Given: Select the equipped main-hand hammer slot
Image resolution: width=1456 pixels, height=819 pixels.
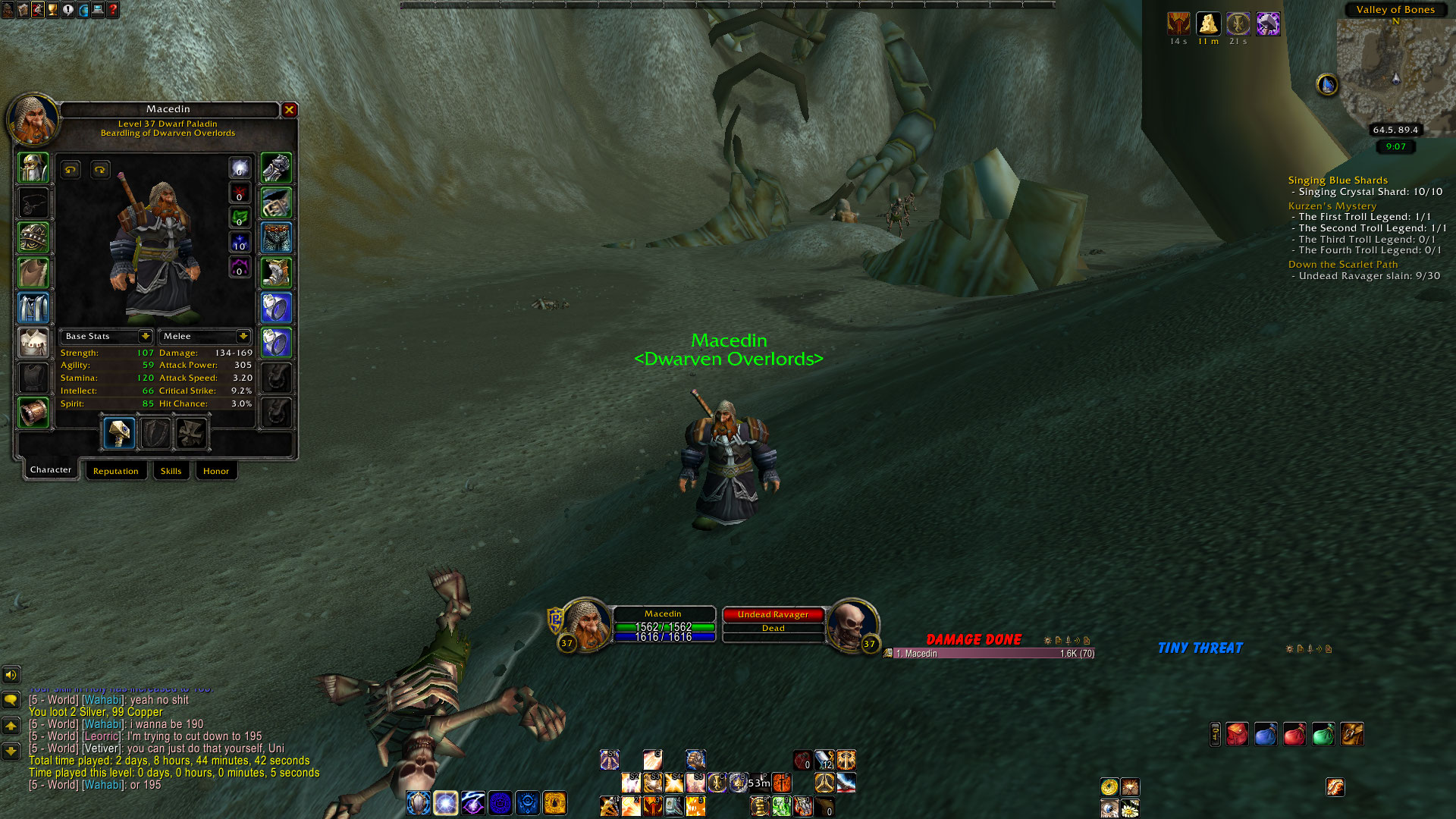Looking at the screenshot, I should pos(119,433).
